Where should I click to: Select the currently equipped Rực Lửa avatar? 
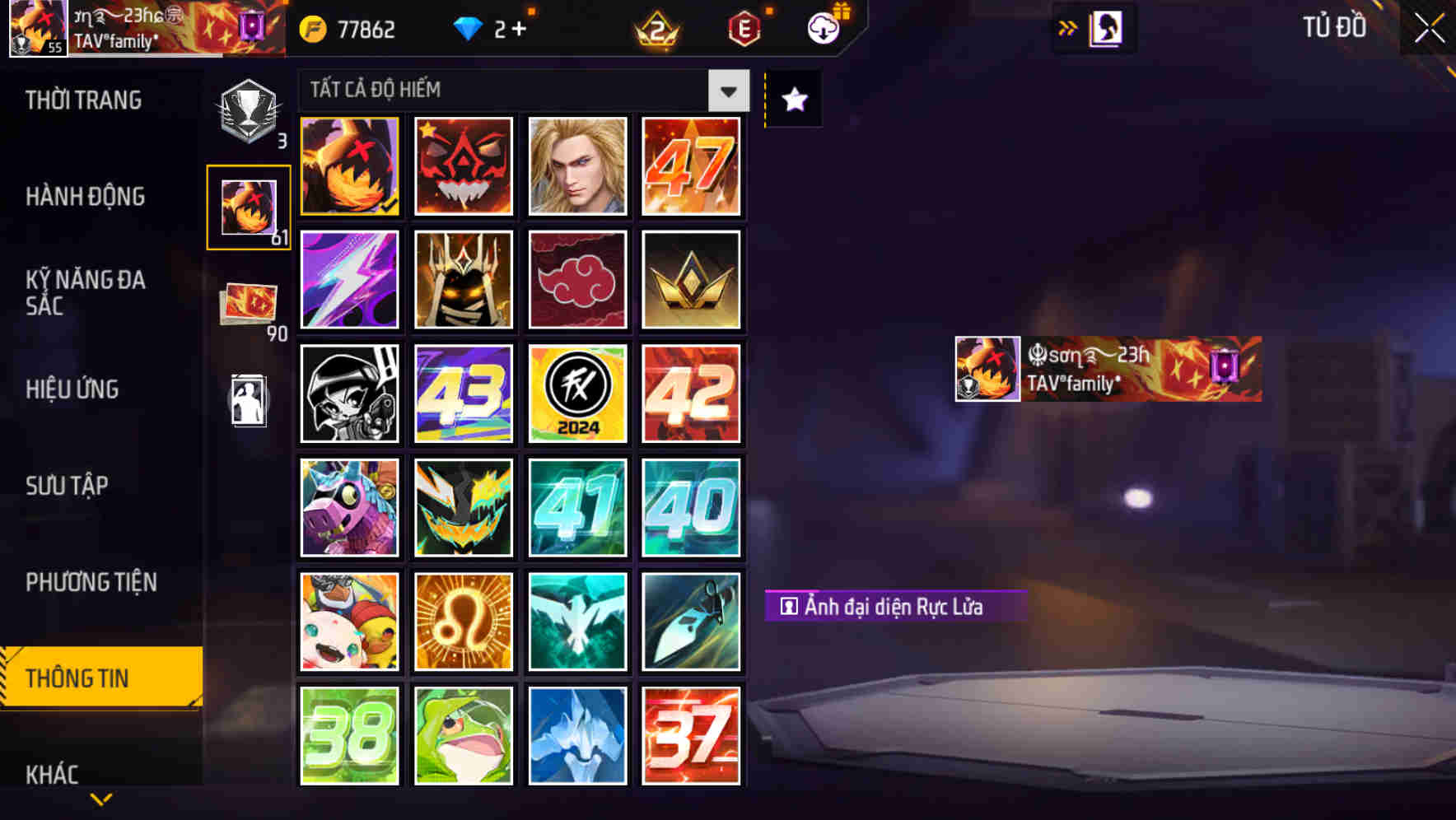click(x=349, y=166)
